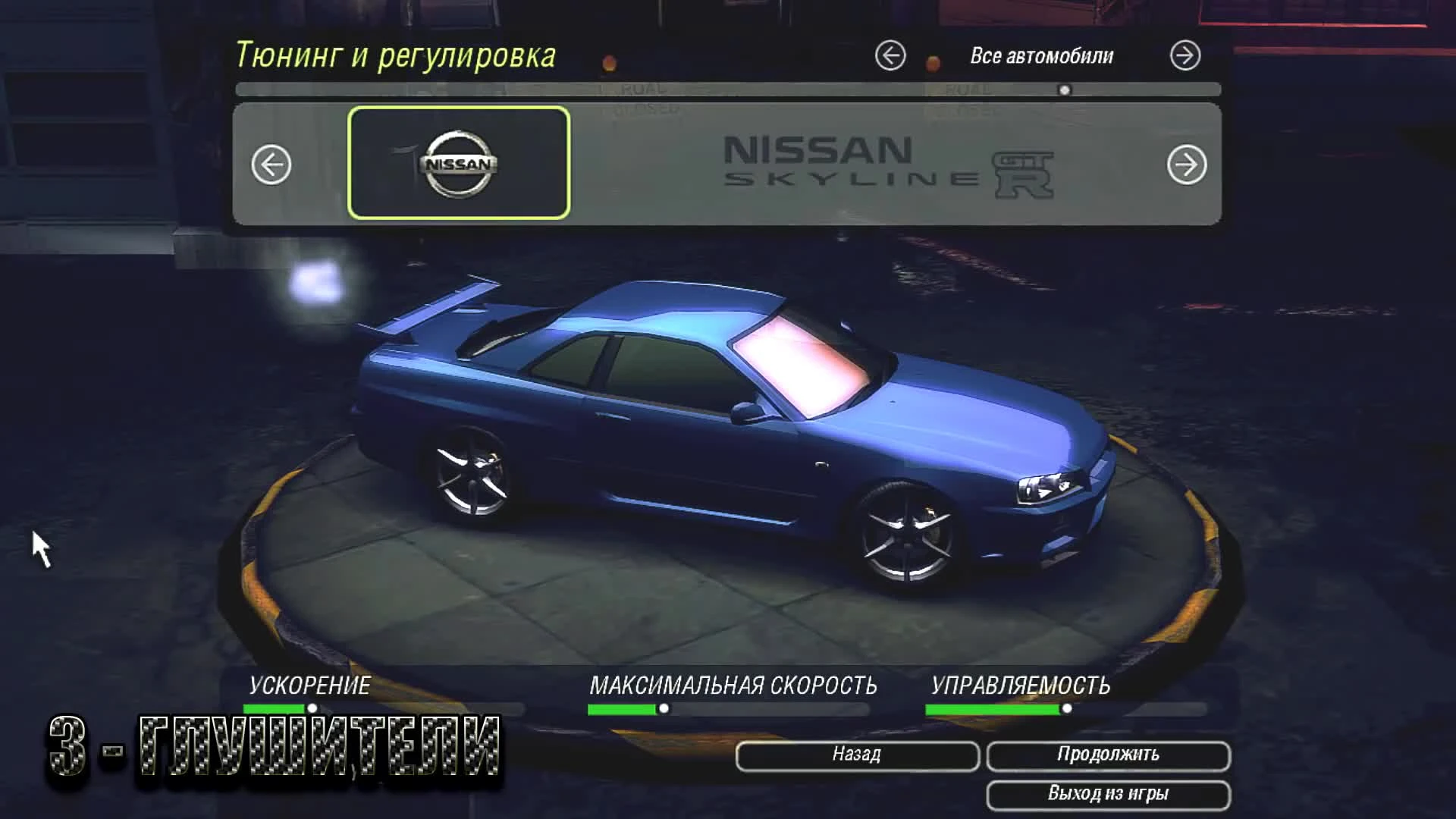Click the Максимальная скорость slider marker

click(664, 707)
